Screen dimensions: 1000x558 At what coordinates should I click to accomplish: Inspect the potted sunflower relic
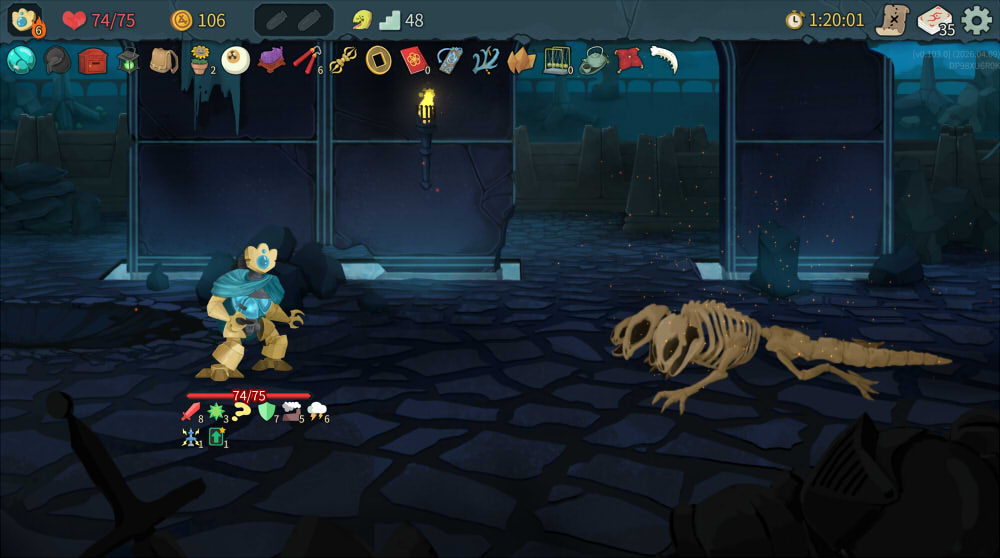click(200, 60)
